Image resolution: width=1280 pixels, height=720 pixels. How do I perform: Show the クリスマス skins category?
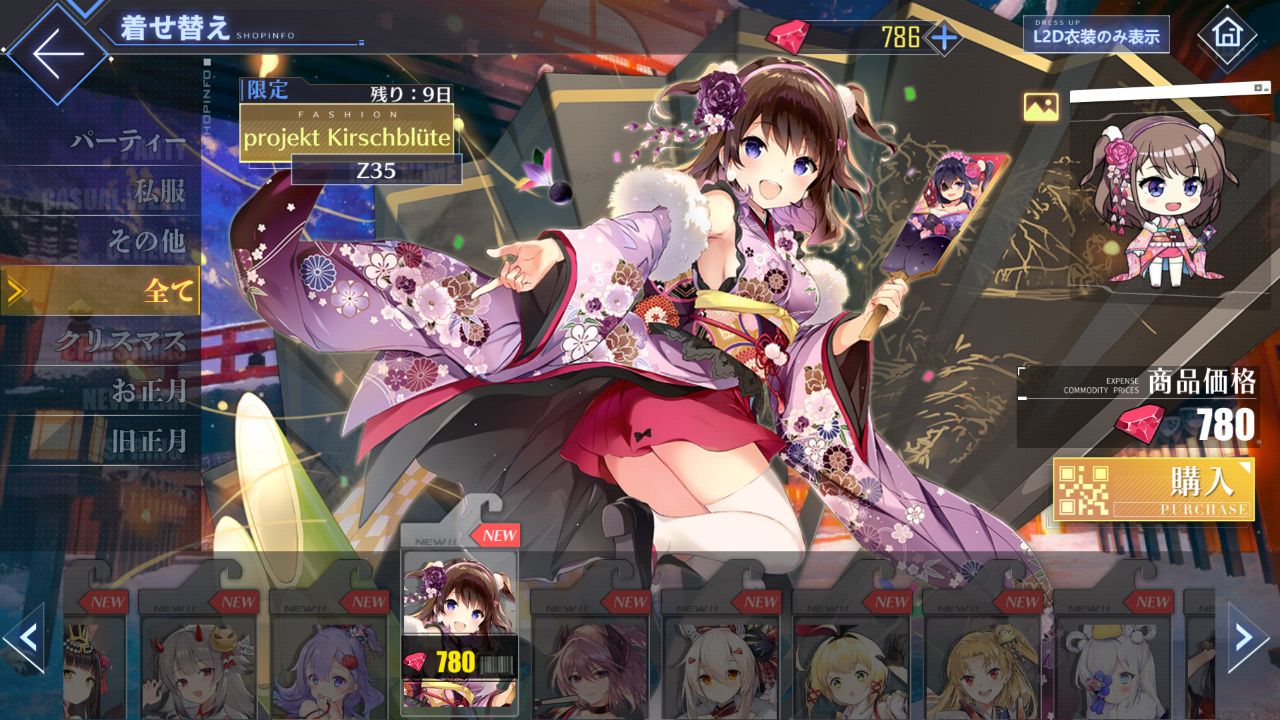[120, 341]
